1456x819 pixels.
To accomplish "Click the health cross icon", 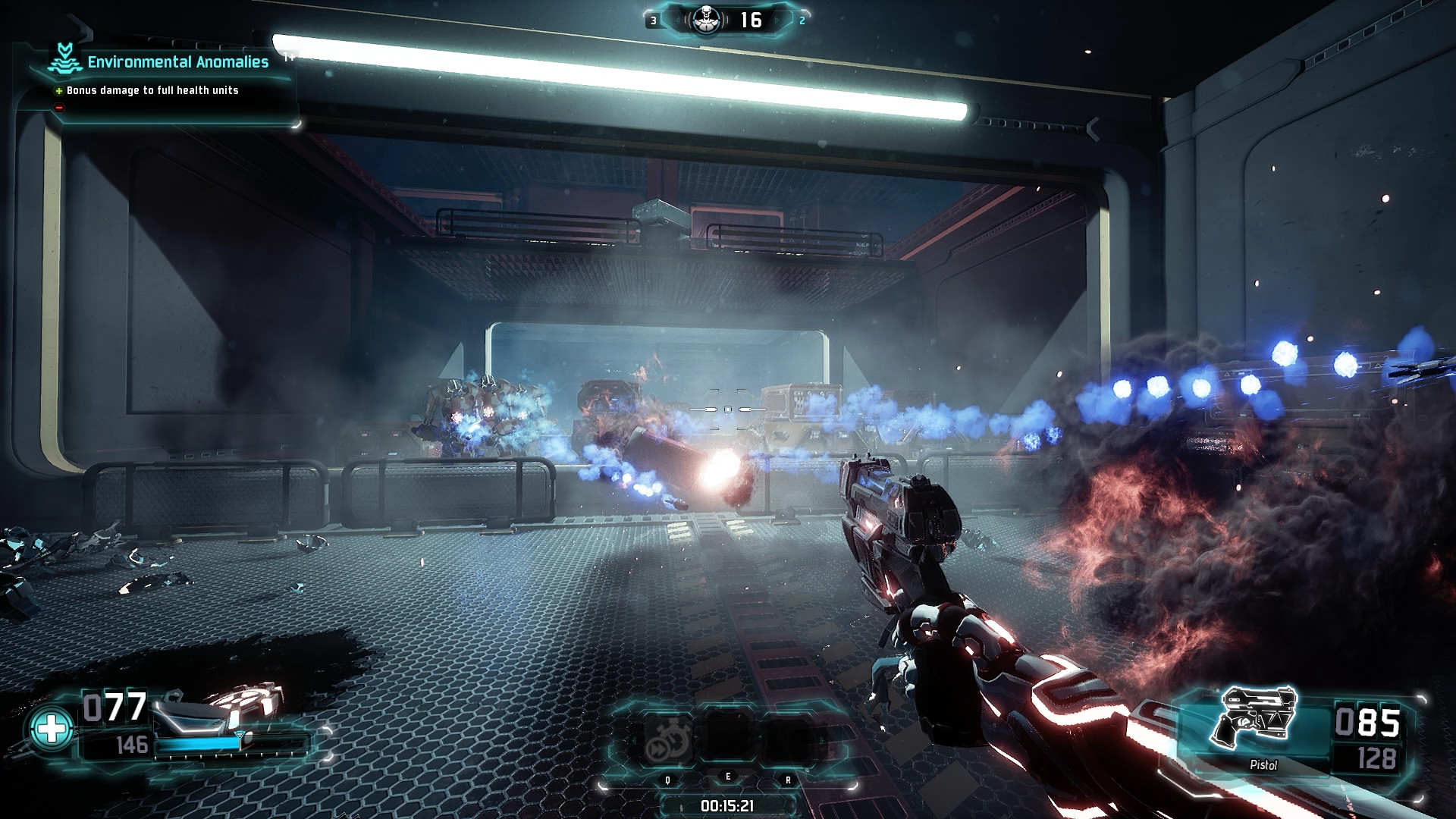I will [x=51, y=729].
